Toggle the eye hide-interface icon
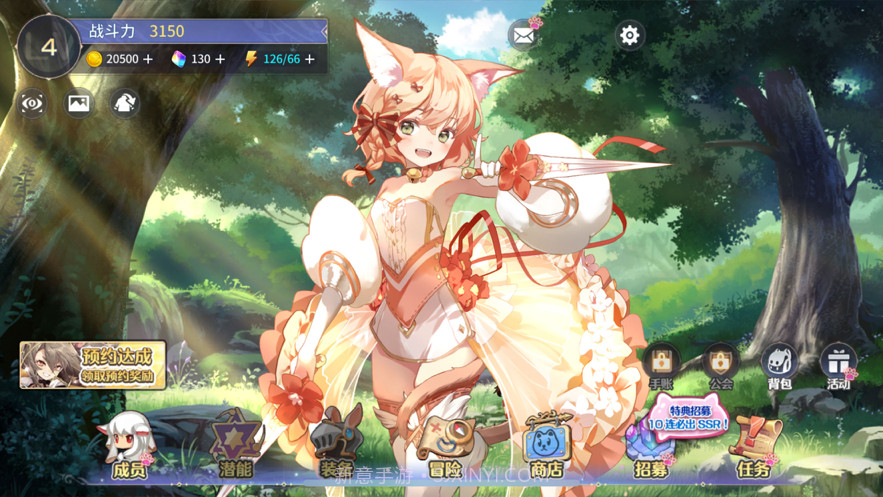Image resolution: width=883 pixels, height=497 pixels. click(32, 102)
